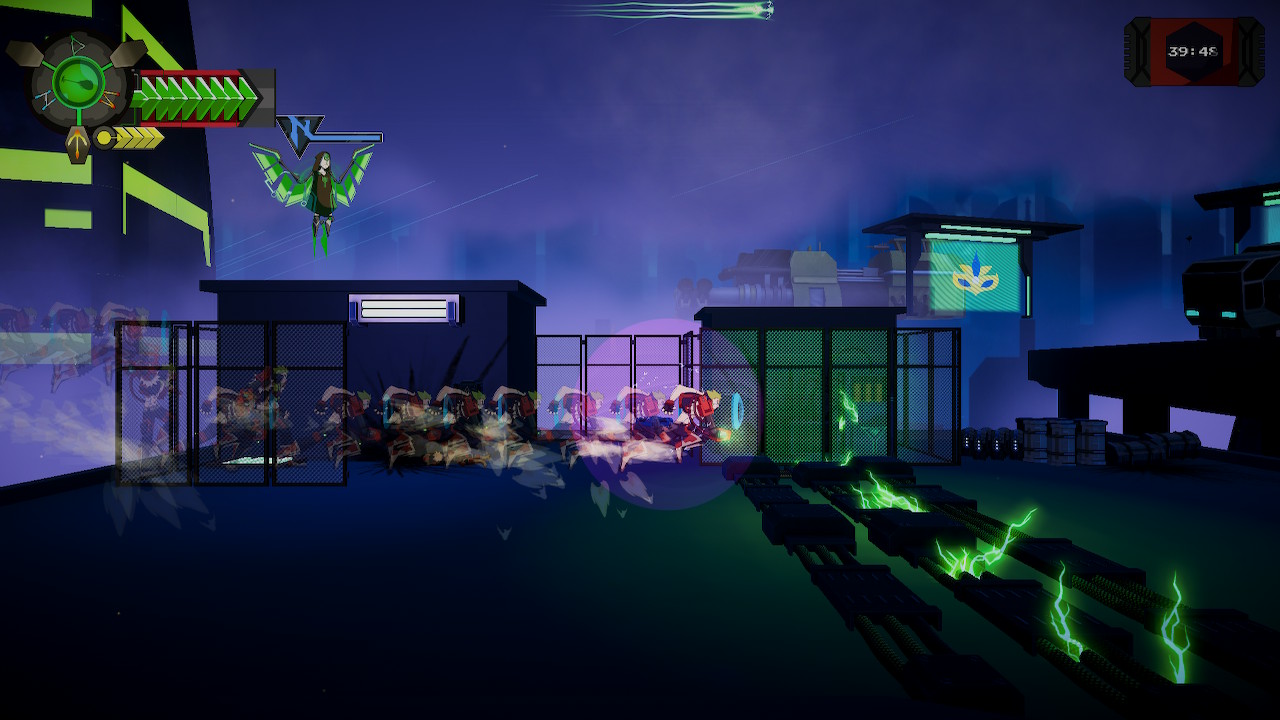The image size is (1280, 720).
Task: Click the red robot enemy inside the pink shield
Action: tap(690, 415)
